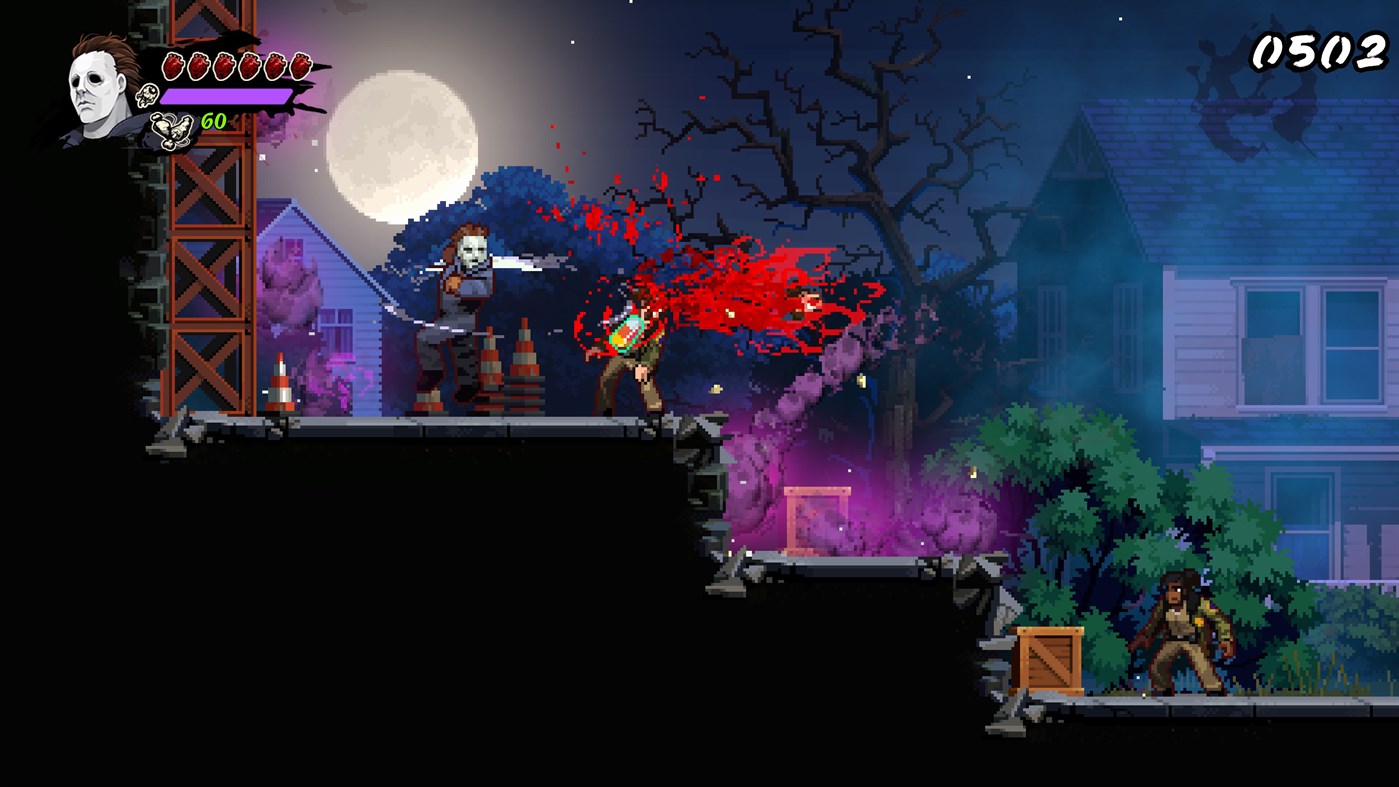Click the first heart icon in the HUD

point(173,64)
